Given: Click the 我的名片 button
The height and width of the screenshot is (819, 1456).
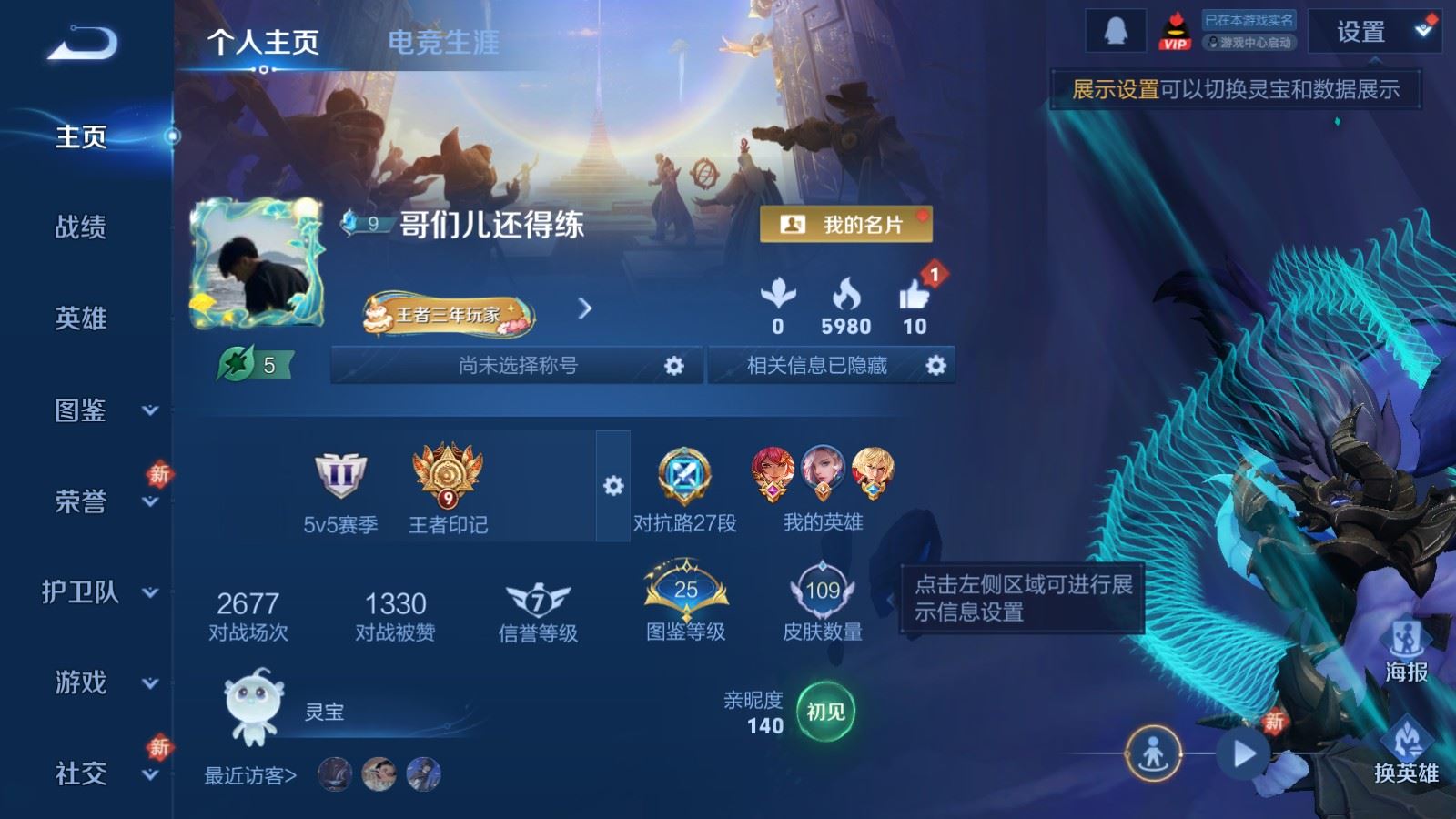Looking at the screenshot, I should coord(845,224).
